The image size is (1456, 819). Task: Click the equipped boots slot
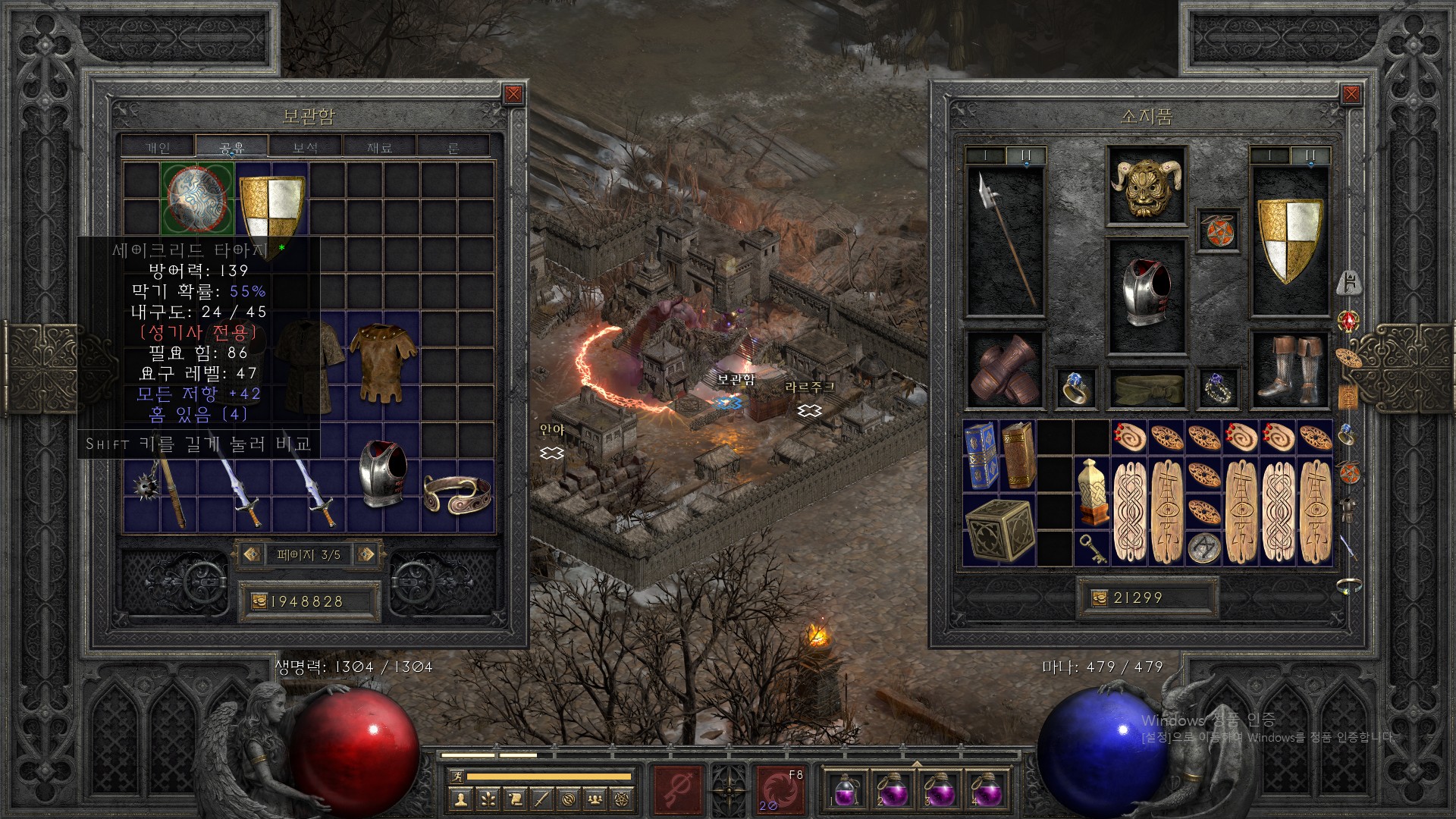point(1288,369)
